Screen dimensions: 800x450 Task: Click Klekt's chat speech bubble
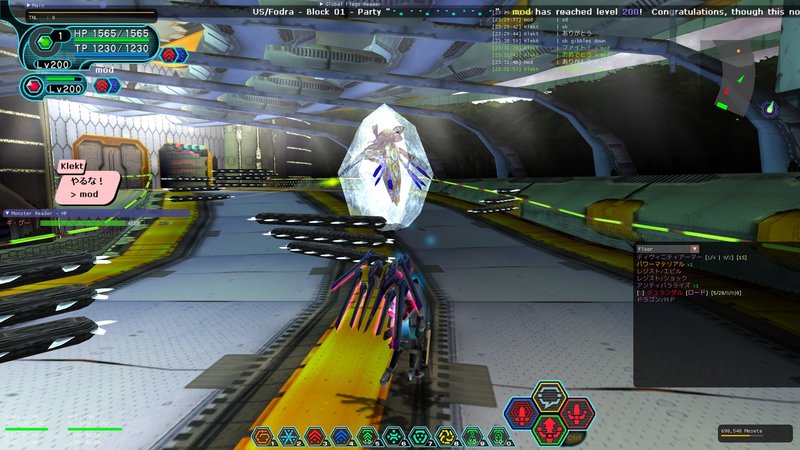(88, 186)
